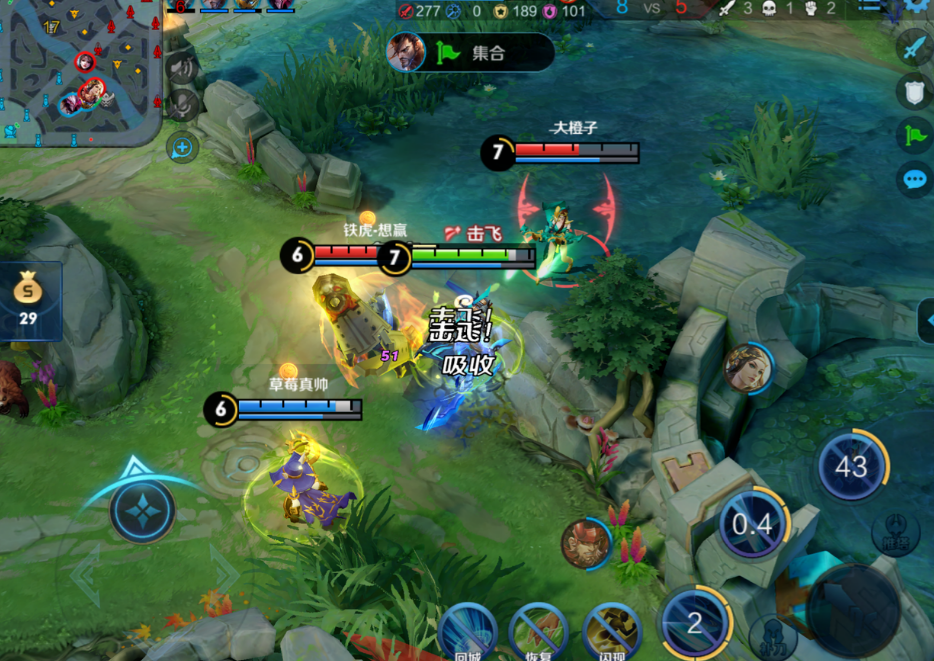The height and width of the screenshot is (661, 934).
Task: Tap the skill on 43-second cooldown
Action: tap(852, 466)
